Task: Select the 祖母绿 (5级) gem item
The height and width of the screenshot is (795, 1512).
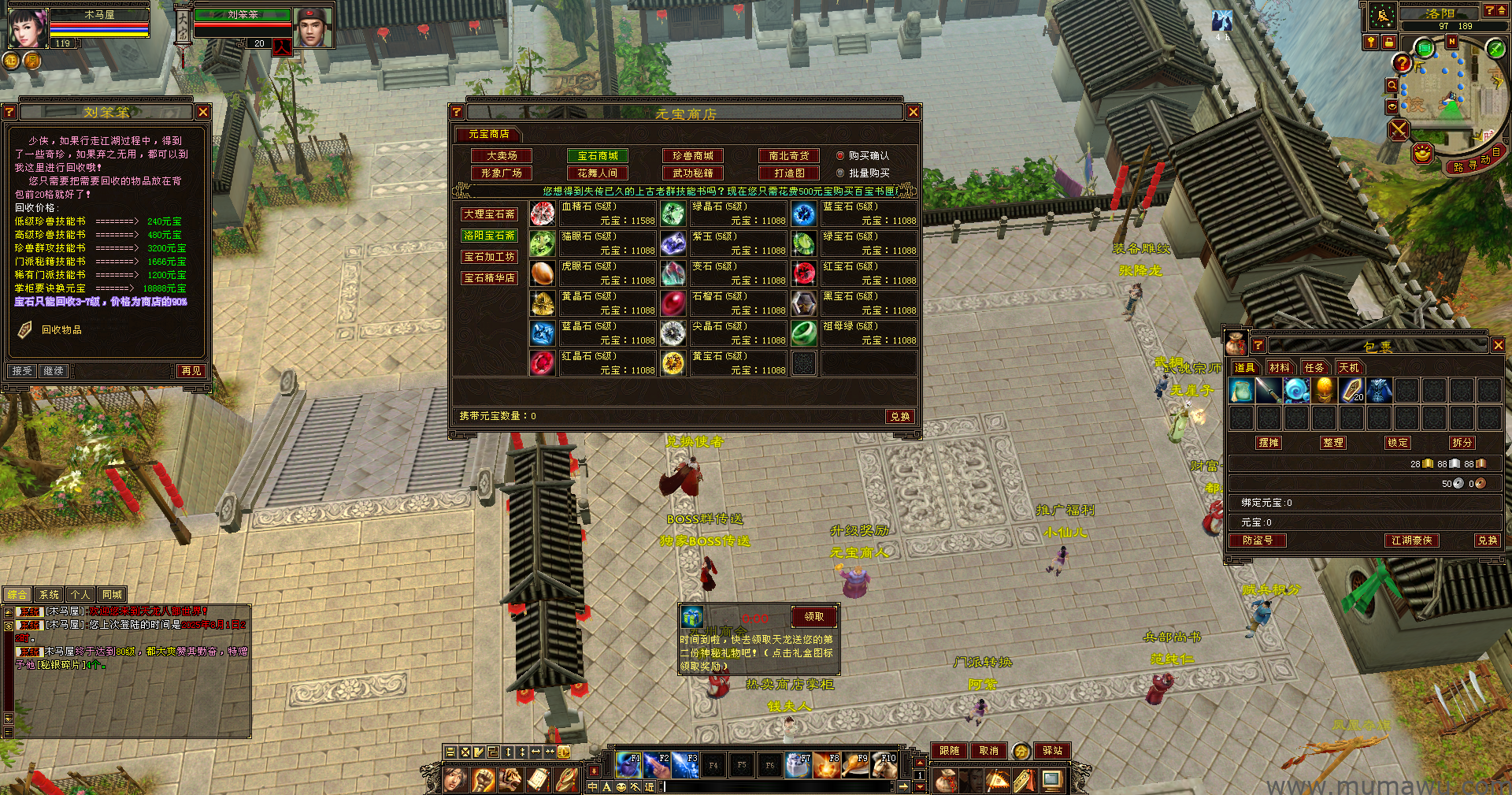Action: 804,333
